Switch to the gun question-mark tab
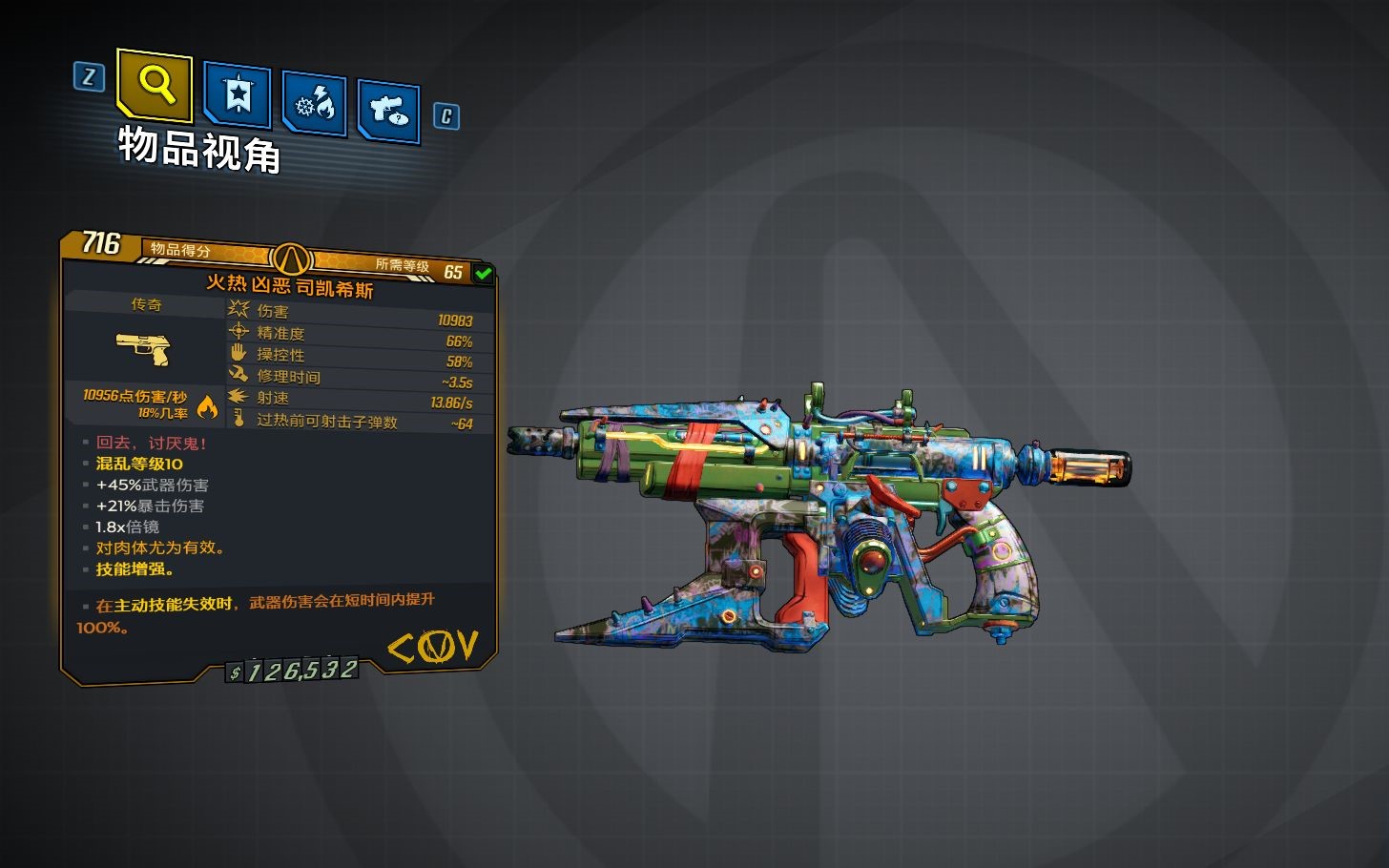Screen dimensions: 1389x868 tap(388, 112)
